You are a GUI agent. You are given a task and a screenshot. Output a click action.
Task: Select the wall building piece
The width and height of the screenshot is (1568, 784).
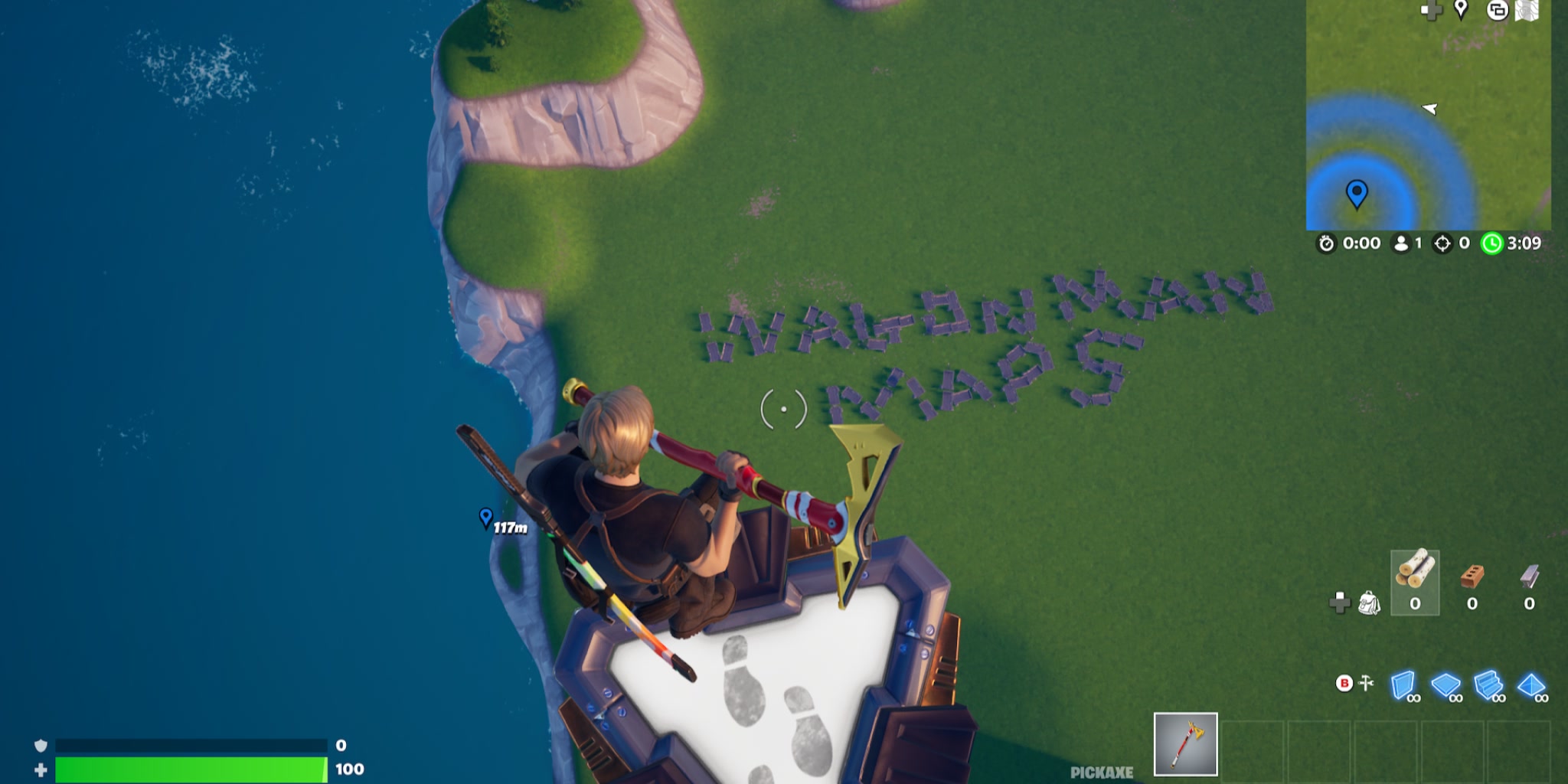pos(1400,684)
